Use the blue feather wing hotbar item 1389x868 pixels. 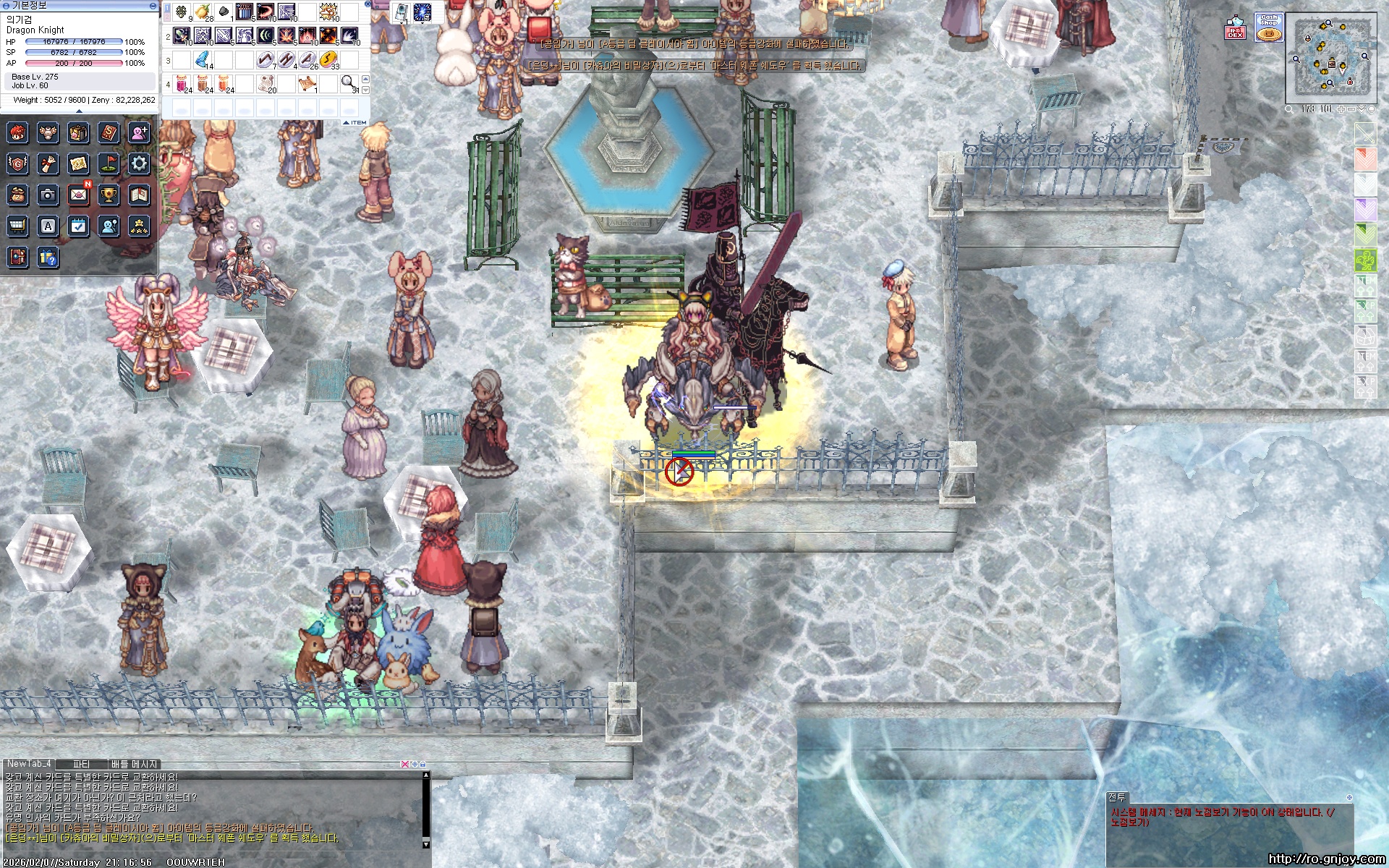(202, 59)
